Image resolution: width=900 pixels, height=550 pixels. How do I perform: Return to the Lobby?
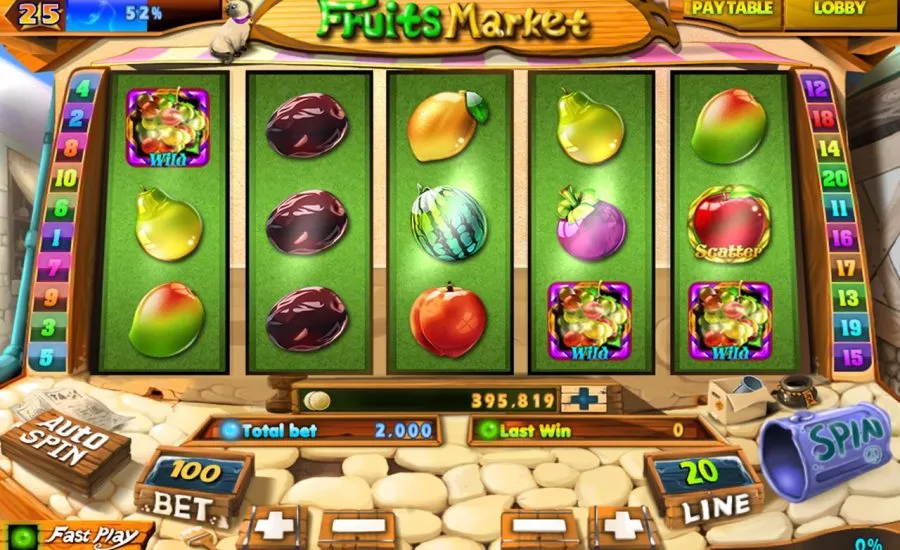coord(840,10)
